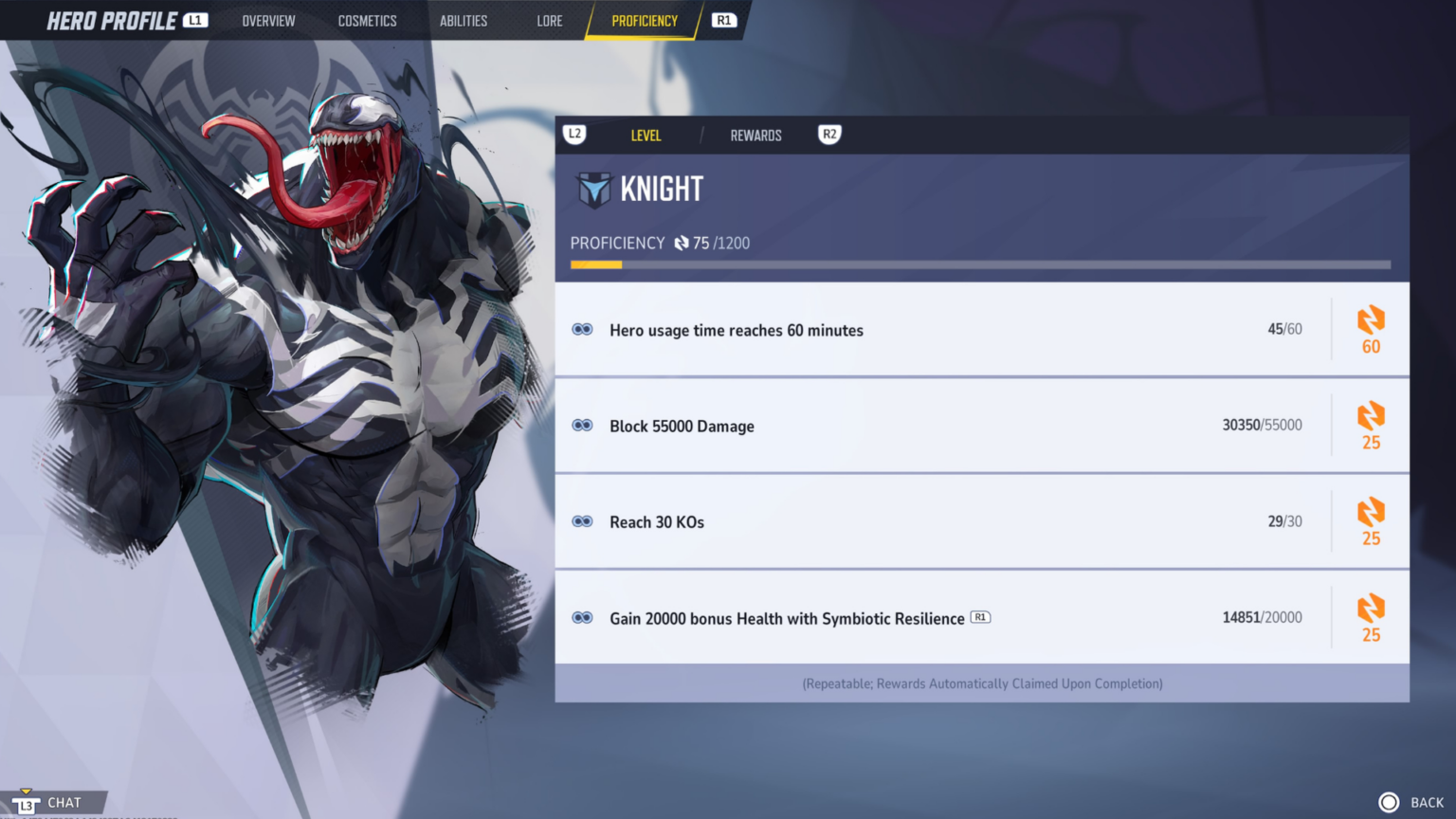Open the Lore tab
The width and height of the screenshot is (1456, 819).
549,20
